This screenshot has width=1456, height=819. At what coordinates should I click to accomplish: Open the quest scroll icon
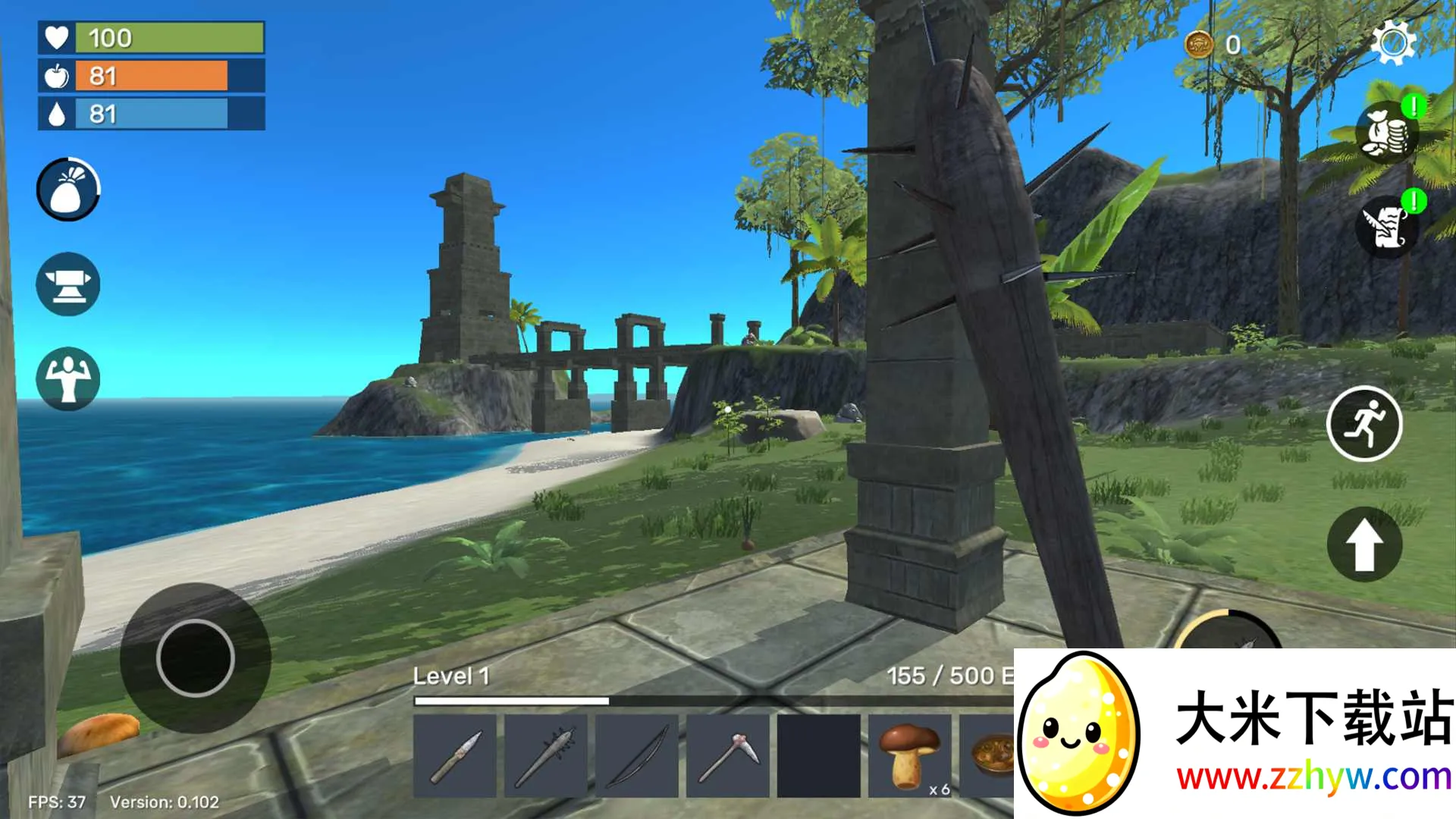click(1387, 226)
